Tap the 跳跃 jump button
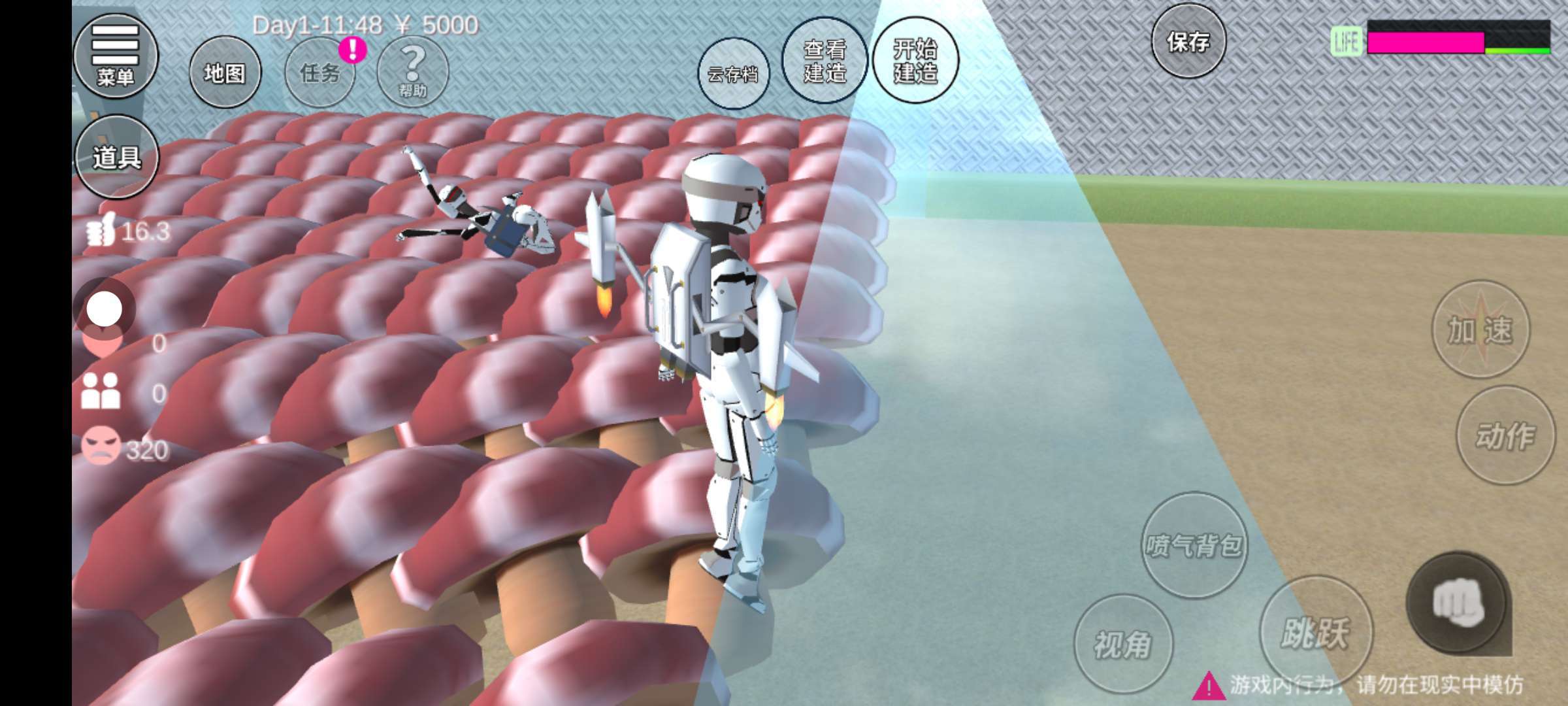Screen dimensions: 1568x706 click(1315, 632)
